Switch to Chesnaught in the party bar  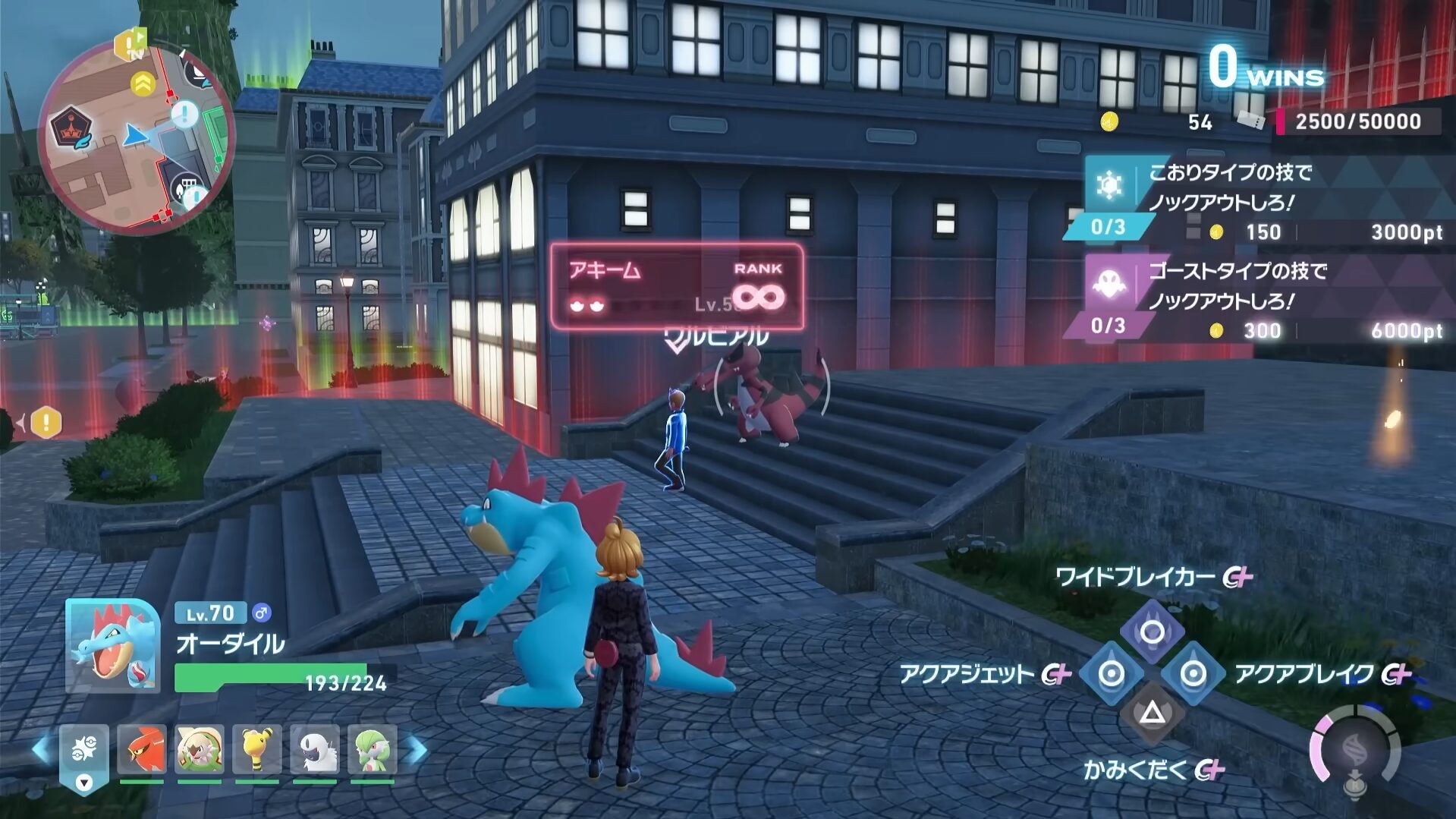coord(200,749)
